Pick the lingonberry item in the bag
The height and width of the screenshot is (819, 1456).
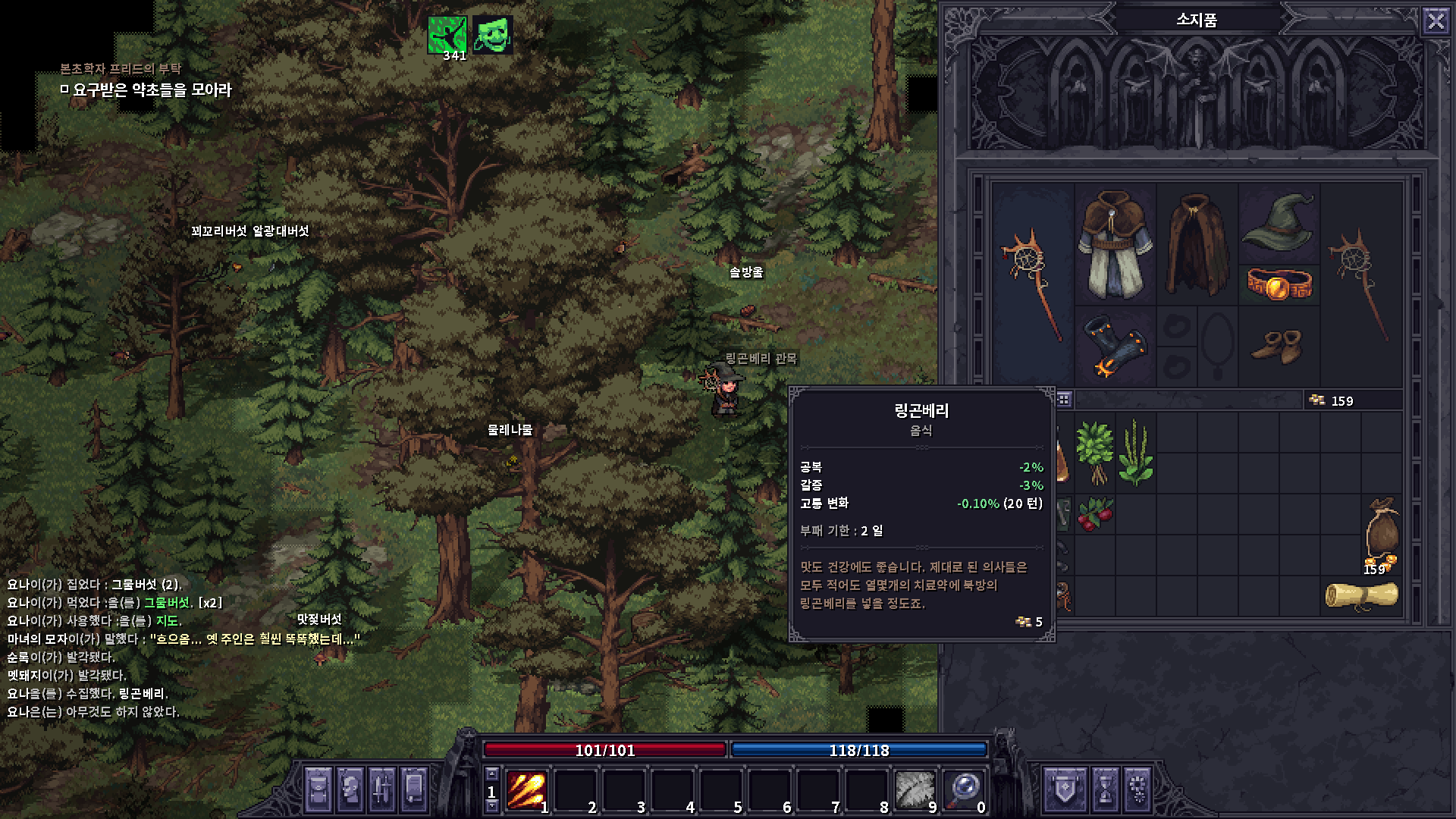tap(1095, 514)
